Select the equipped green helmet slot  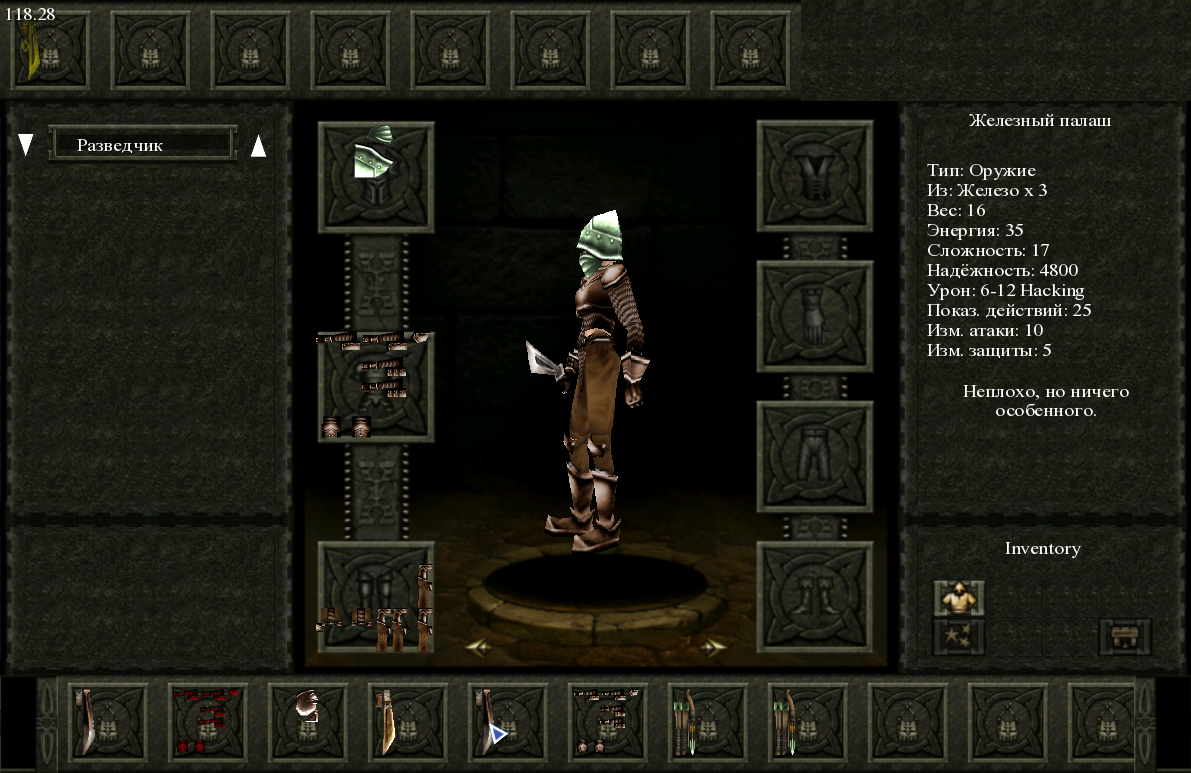point(376,177)
